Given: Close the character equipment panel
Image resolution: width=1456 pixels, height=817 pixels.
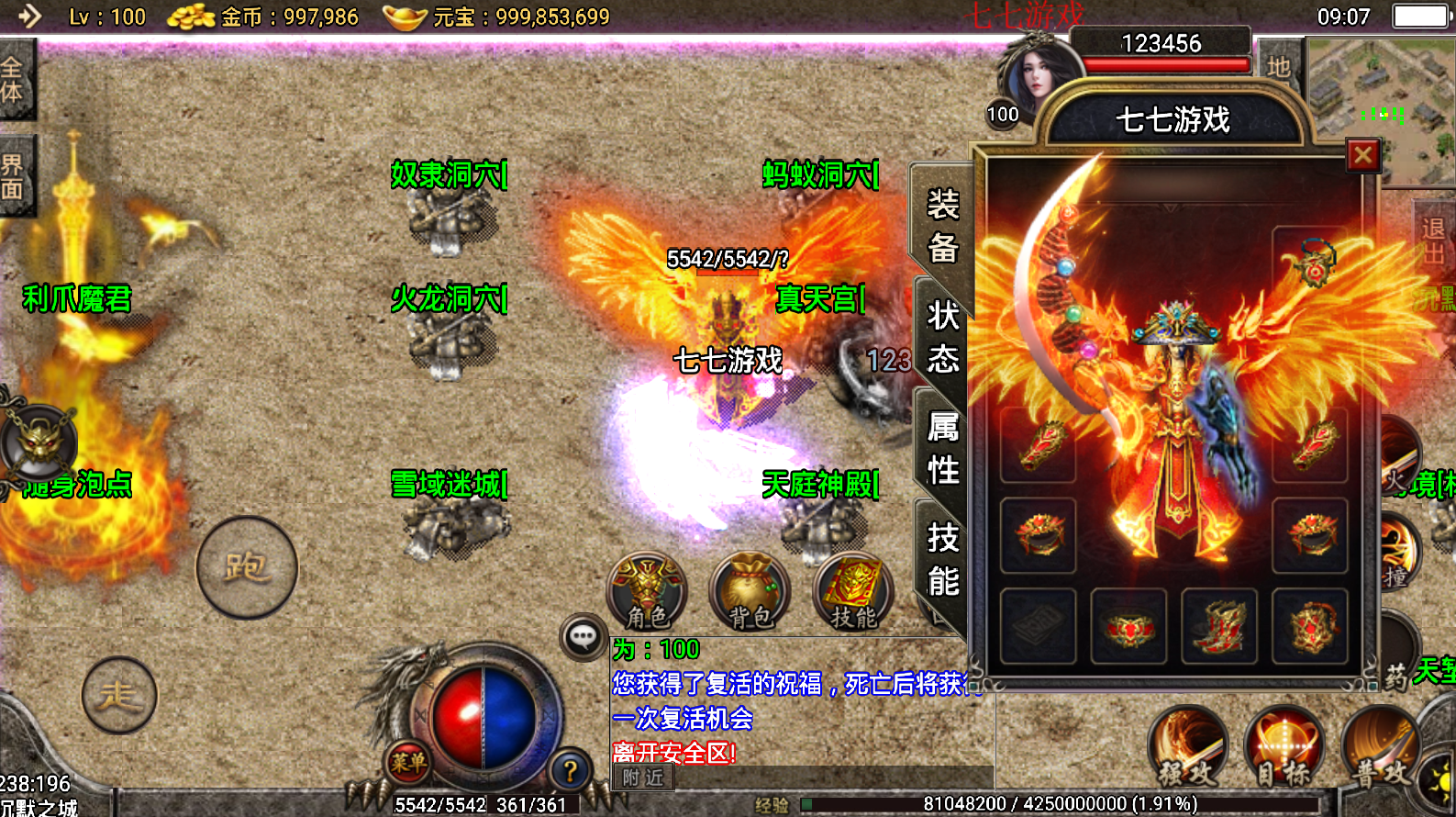Looking at the screenshot, I should 1362,156.
